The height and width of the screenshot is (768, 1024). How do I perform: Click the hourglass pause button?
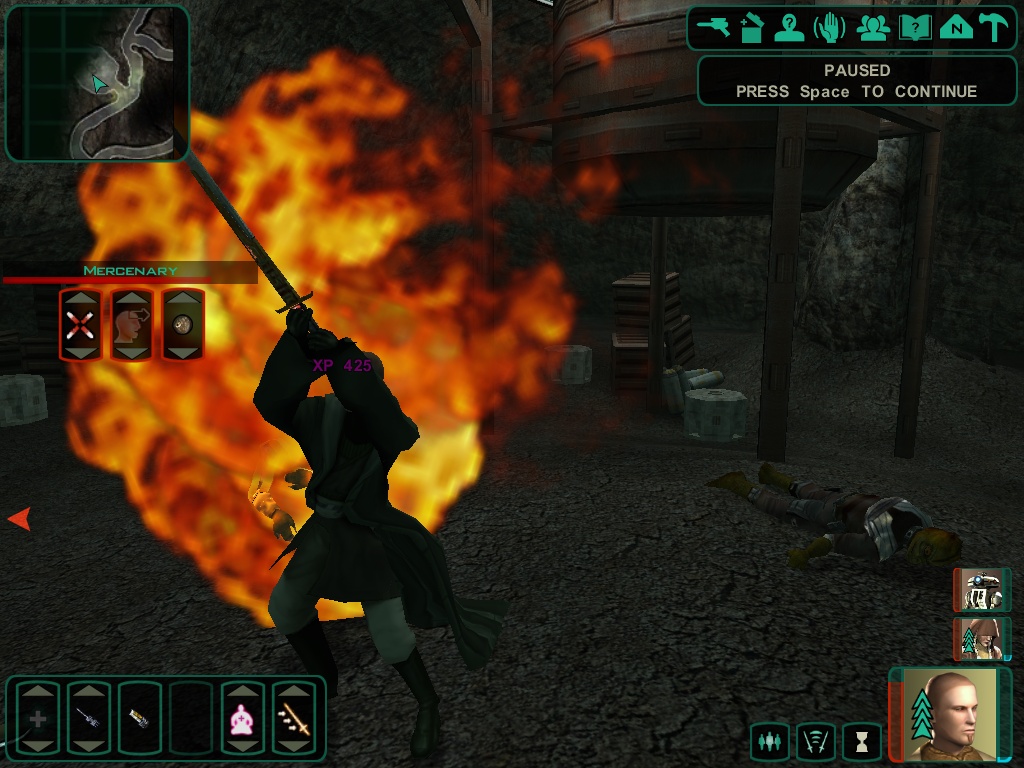[x=862, y=742]
